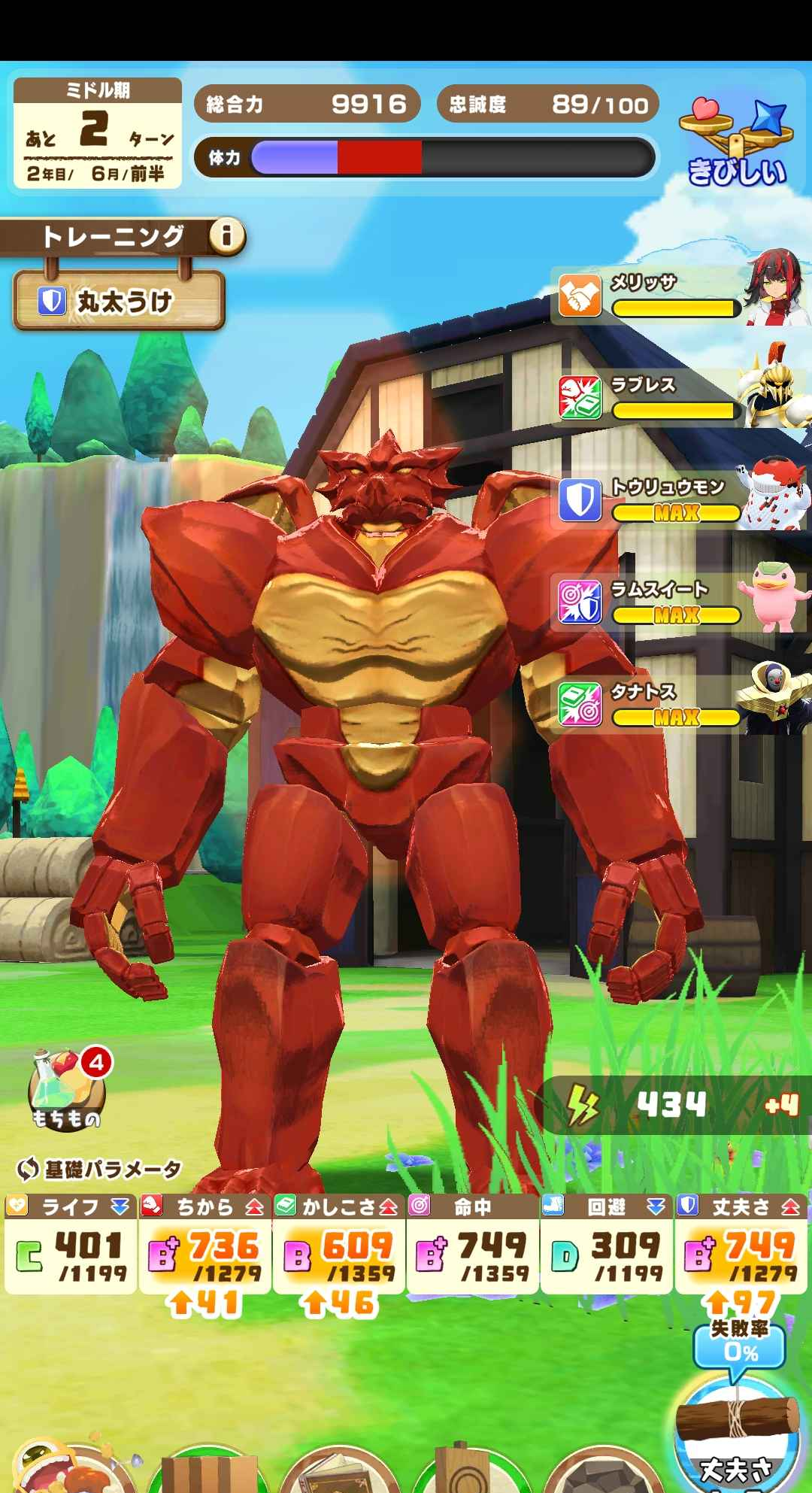Open the training info button
This screenshot has width=812, height=1493.
click(226, 237)
